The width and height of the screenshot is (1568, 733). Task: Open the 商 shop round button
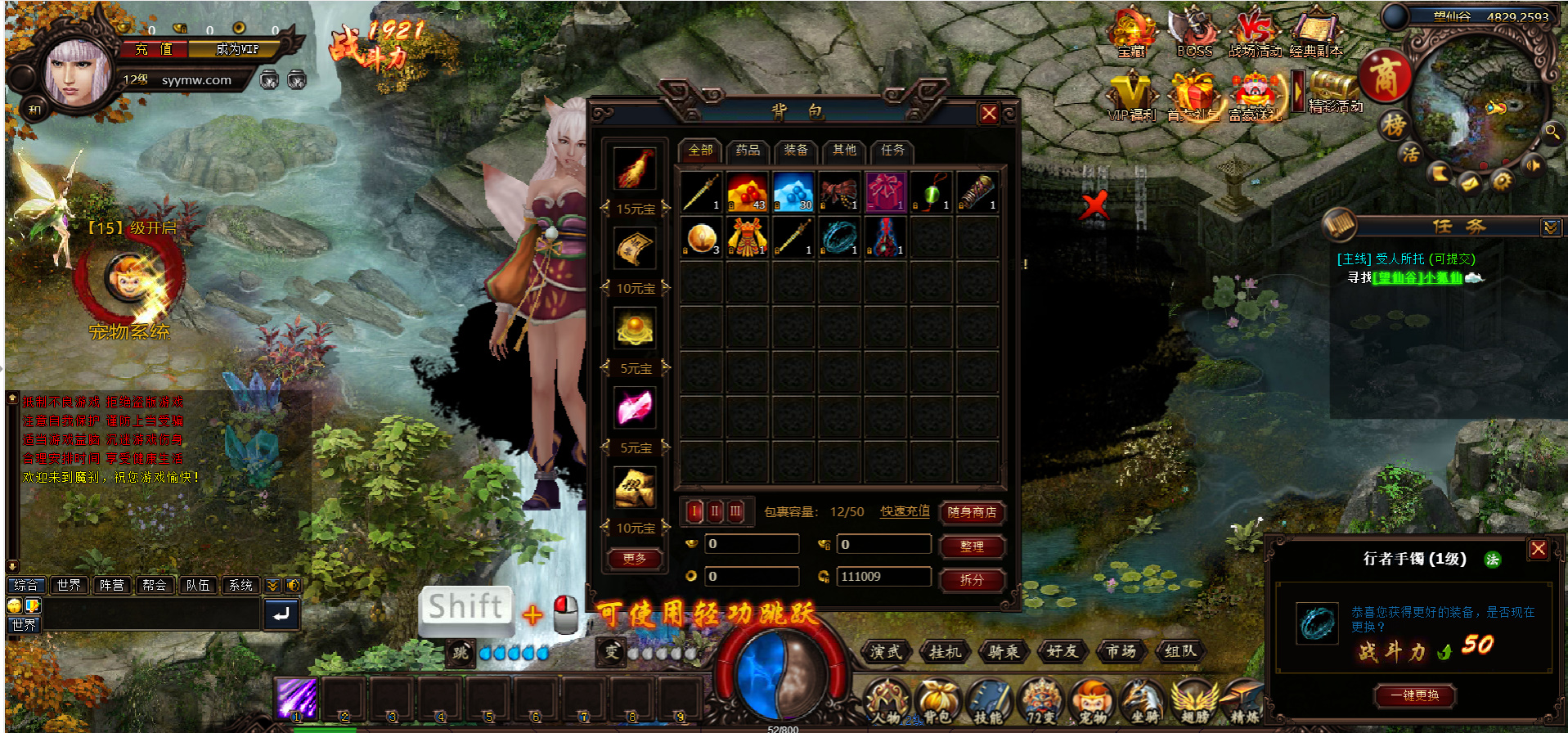(x=1385, y=78)
